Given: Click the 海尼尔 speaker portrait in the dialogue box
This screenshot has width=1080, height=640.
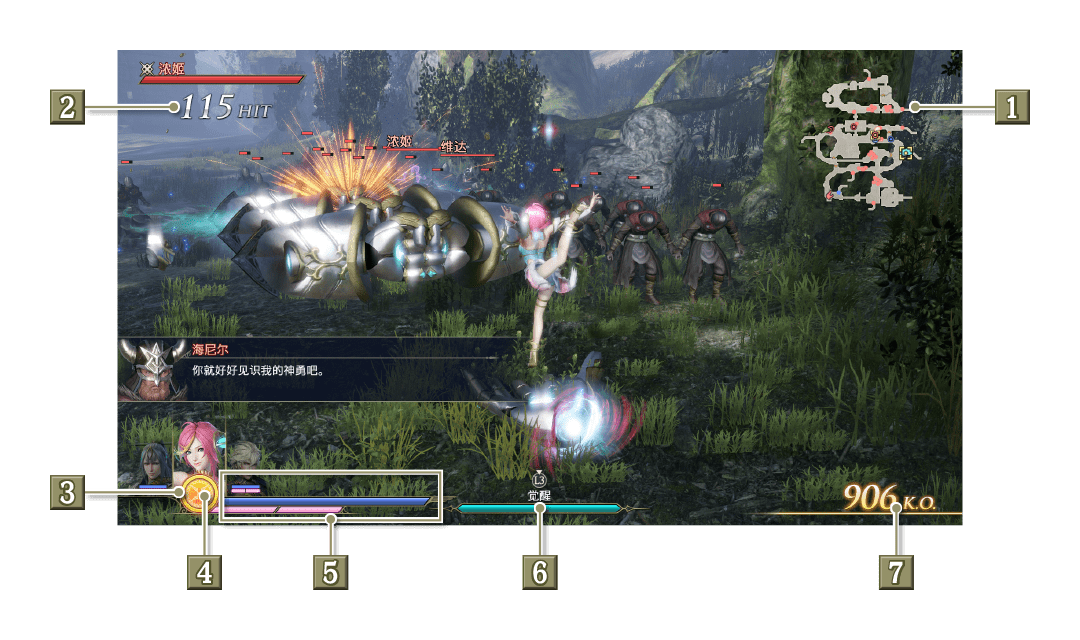Looking at the screenshot, I should (148, 369).
